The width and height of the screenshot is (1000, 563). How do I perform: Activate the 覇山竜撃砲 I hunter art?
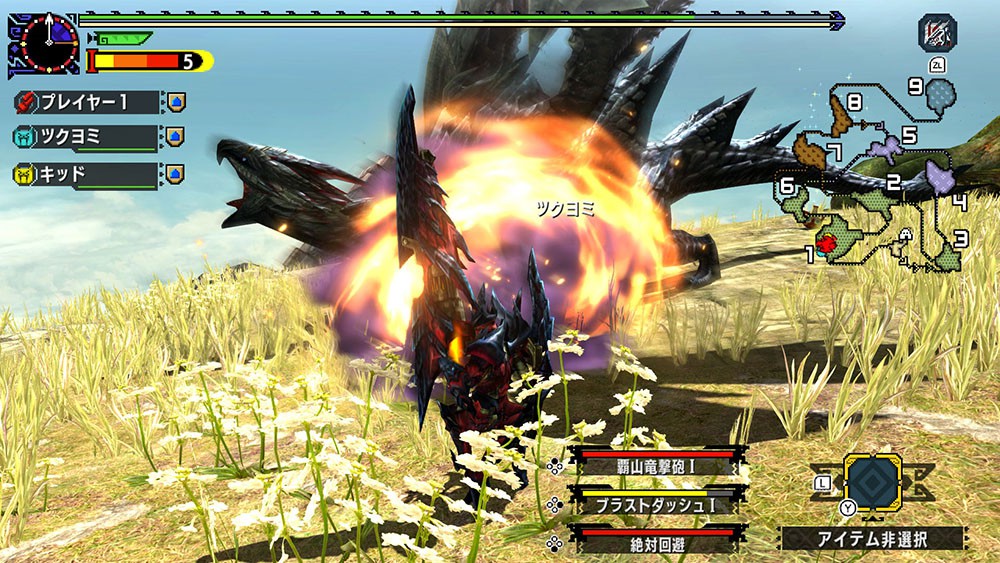[657, 464]
